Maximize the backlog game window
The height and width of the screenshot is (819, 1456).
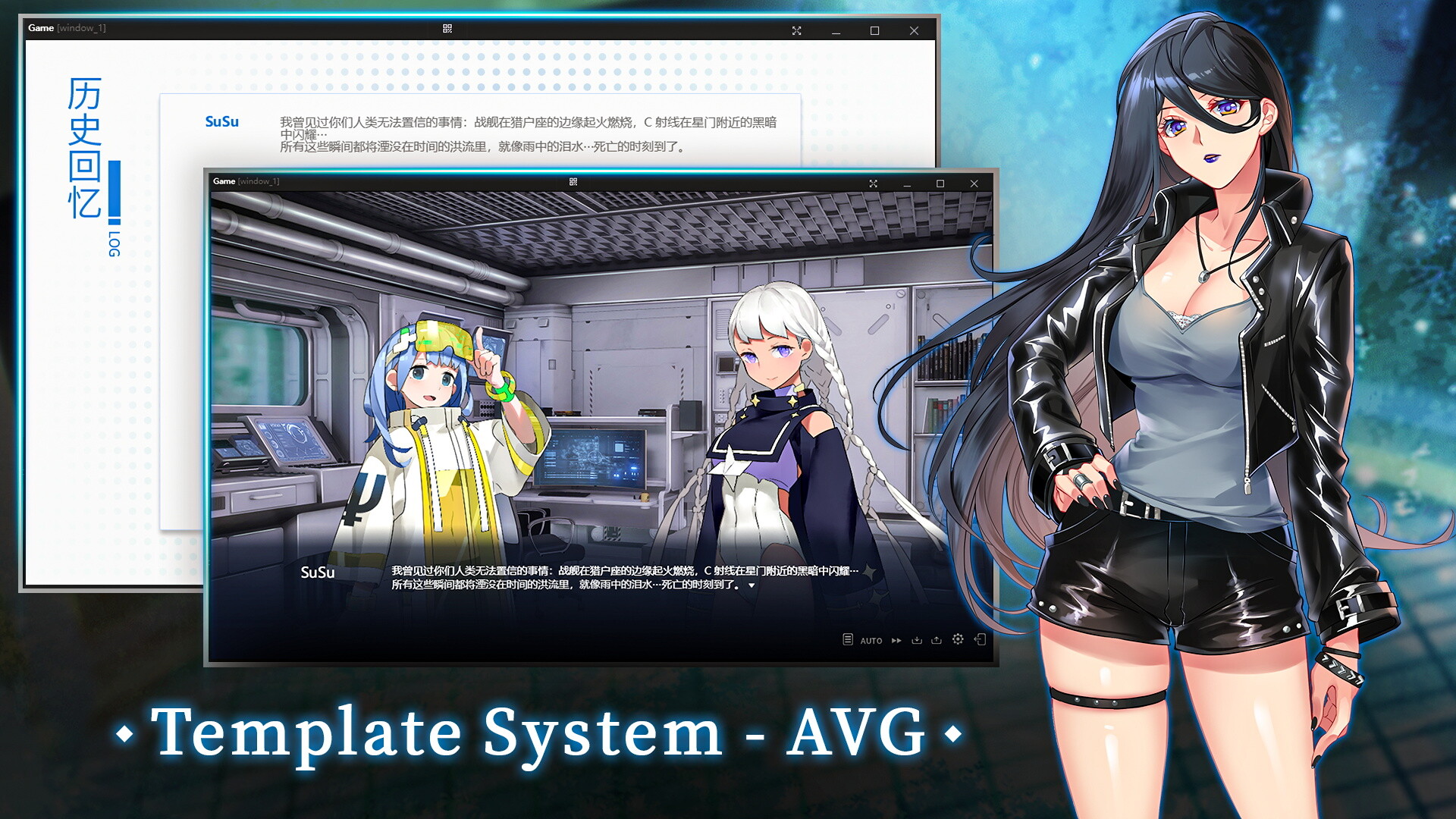874,32
